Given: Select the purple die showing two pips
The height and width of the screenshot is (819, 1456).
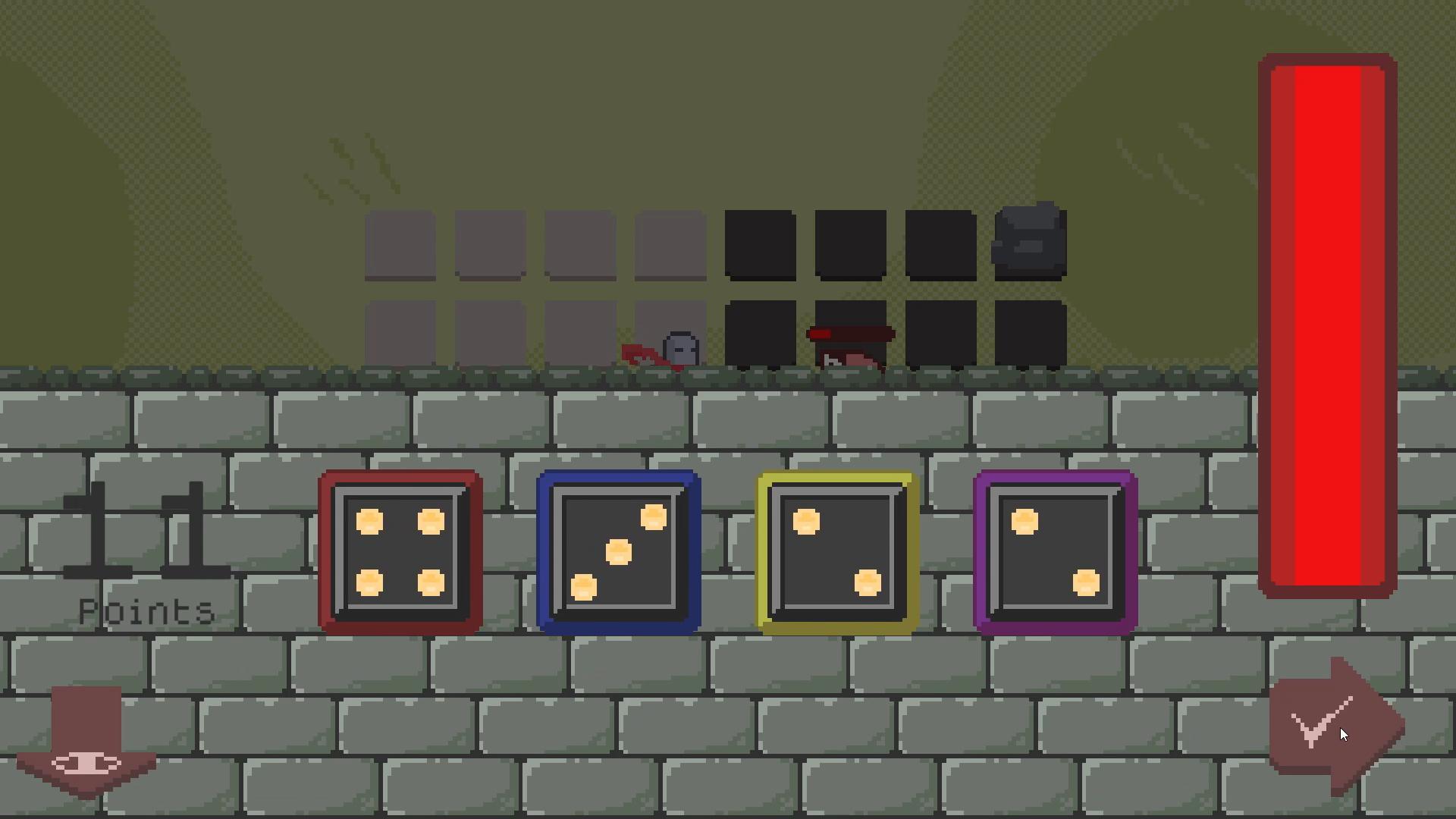Looking at the screenshot, I should (1054, 550).
